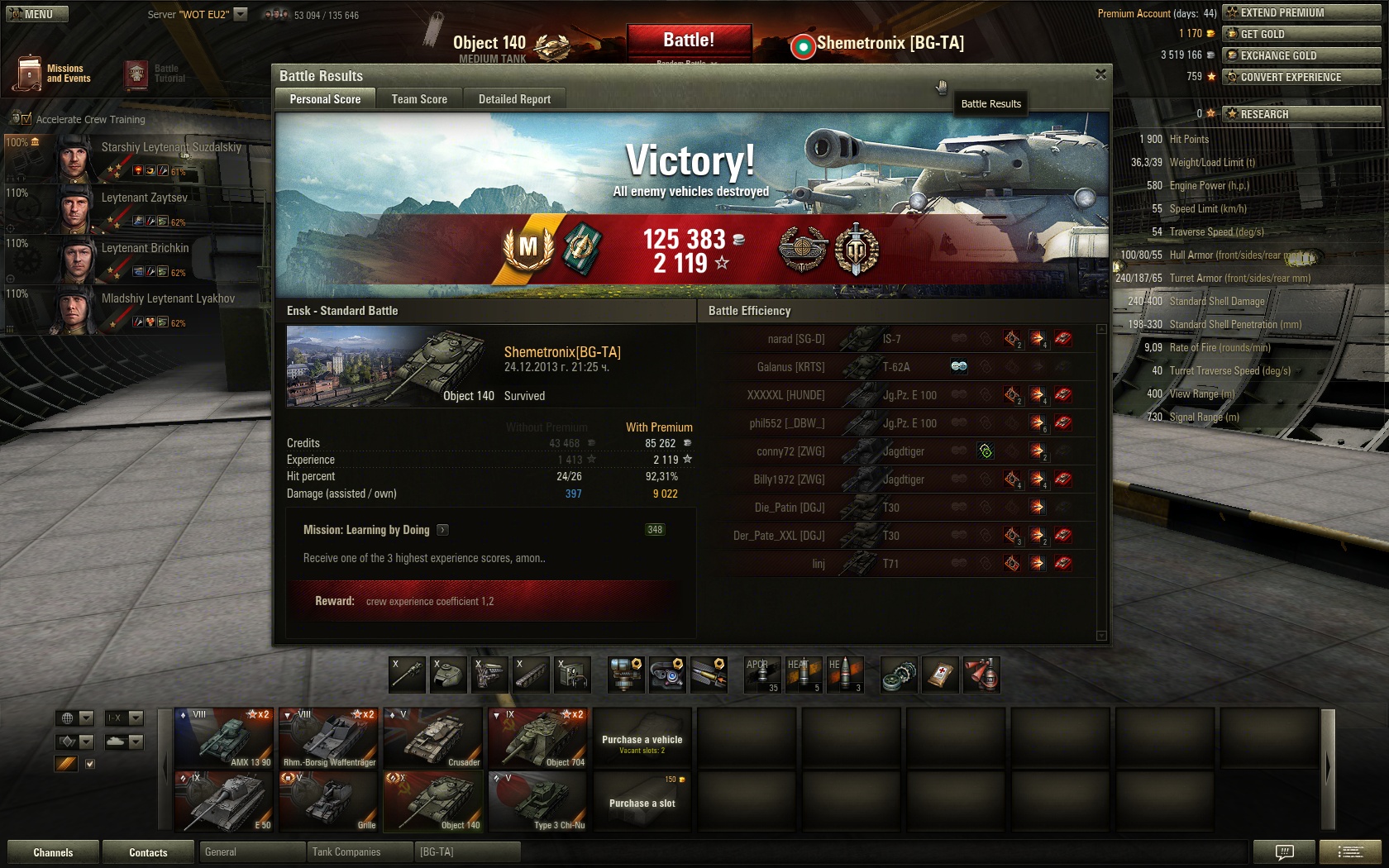
Task: Switch to the Team Score tab
Action: pyautogui.click(x=419, y=99)
